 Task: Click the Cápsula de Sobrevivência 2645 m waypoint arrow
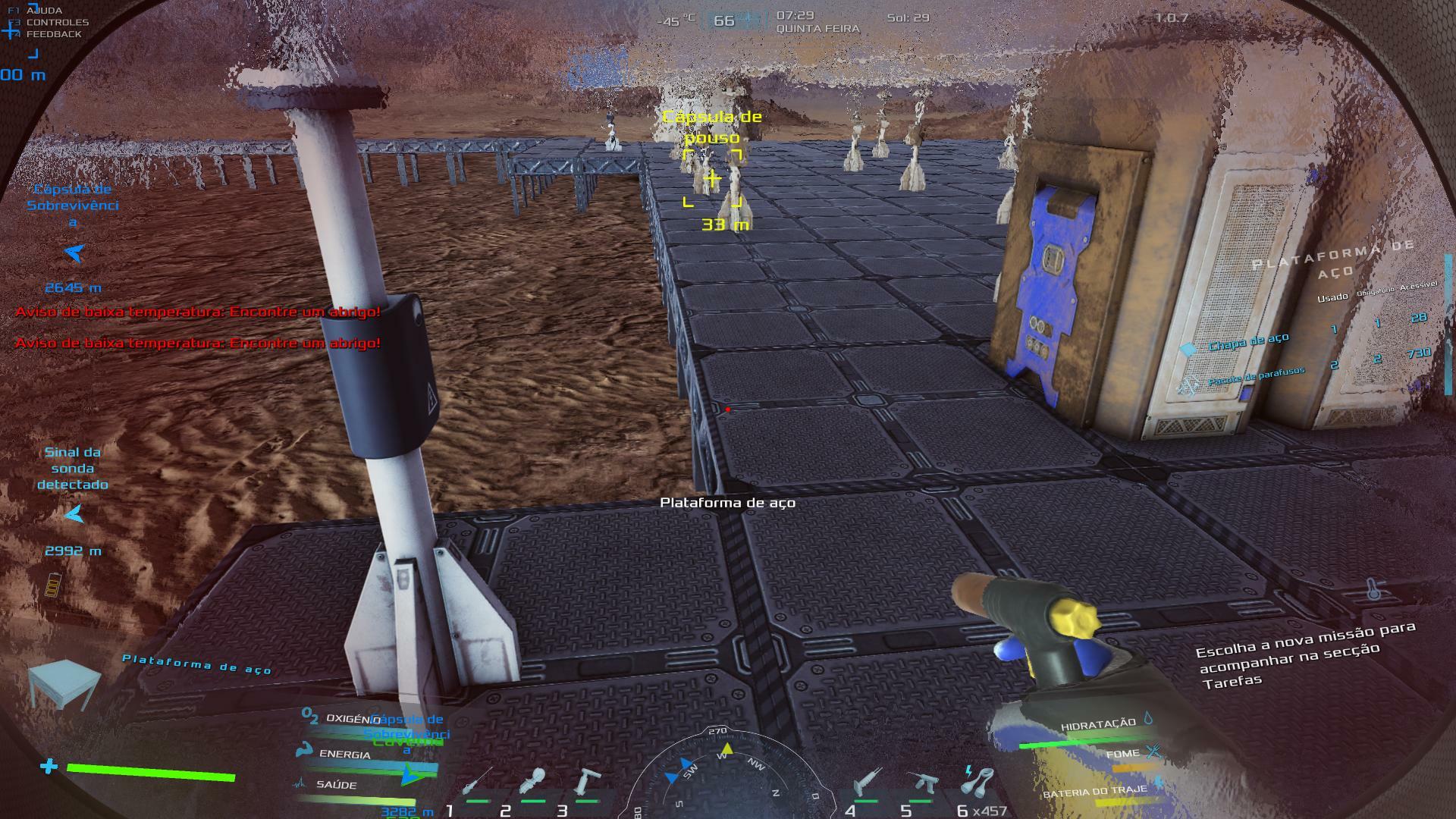(x=74, y=253)
